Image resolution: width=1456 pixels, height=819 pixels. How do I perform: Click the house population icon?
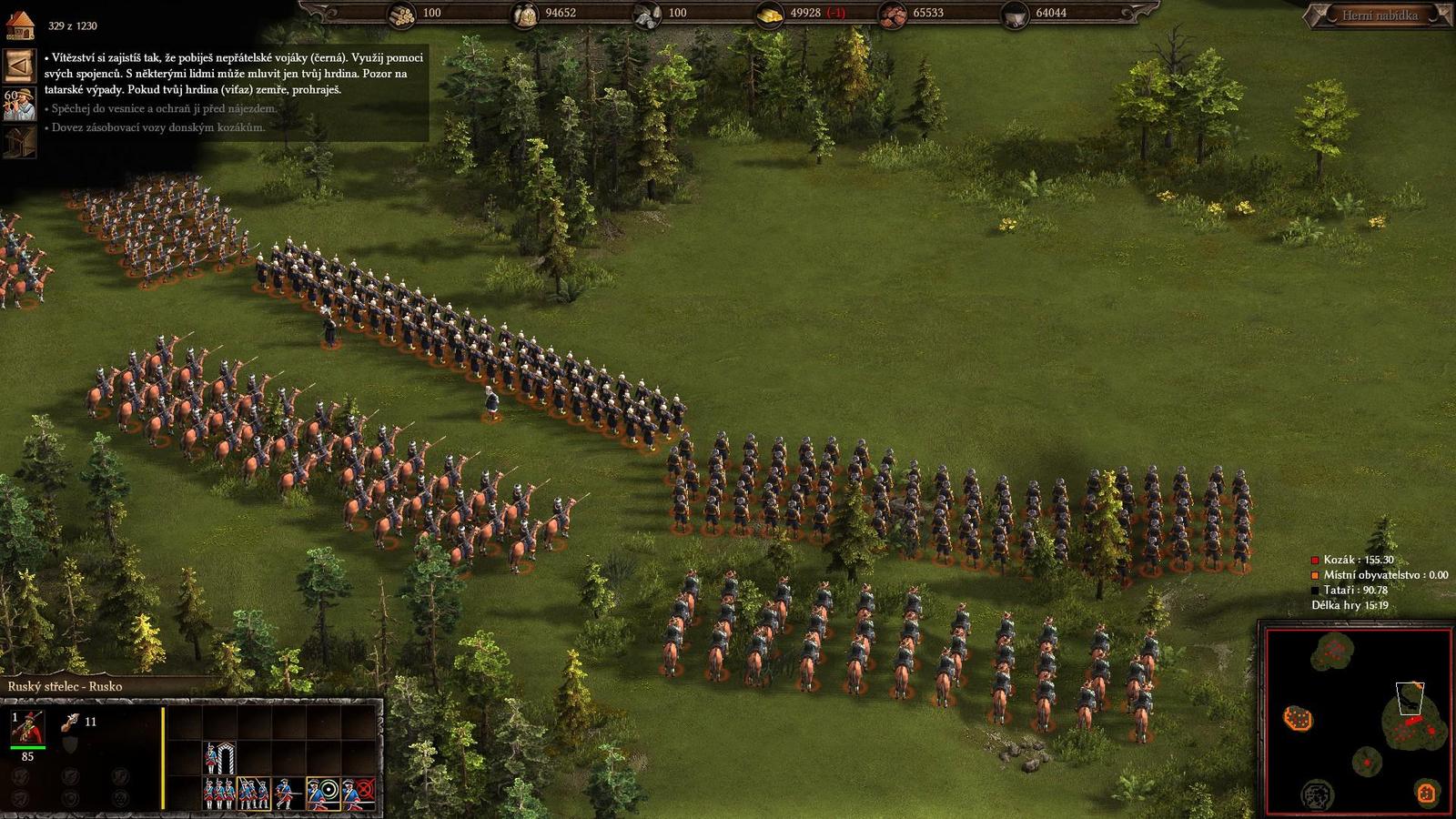pyautogui.click(x=20, y=25)
